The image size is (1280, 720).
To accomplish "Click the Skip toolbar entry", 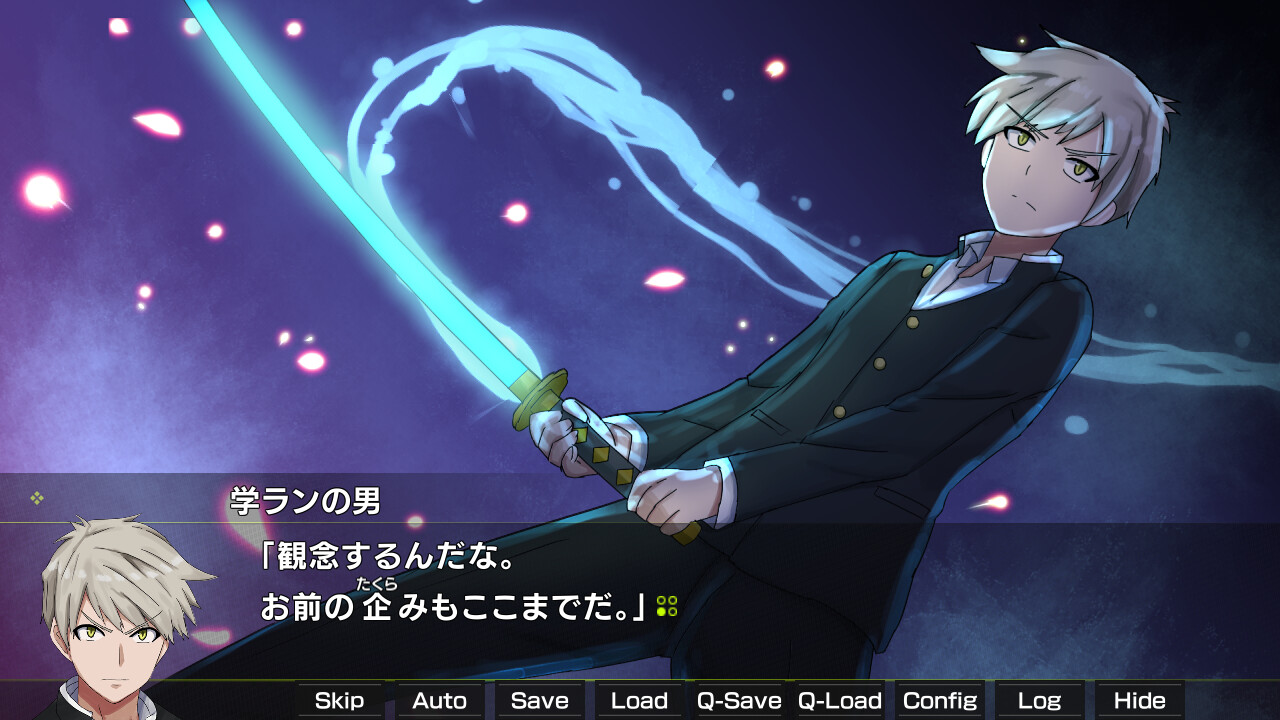I will [340, 700].
